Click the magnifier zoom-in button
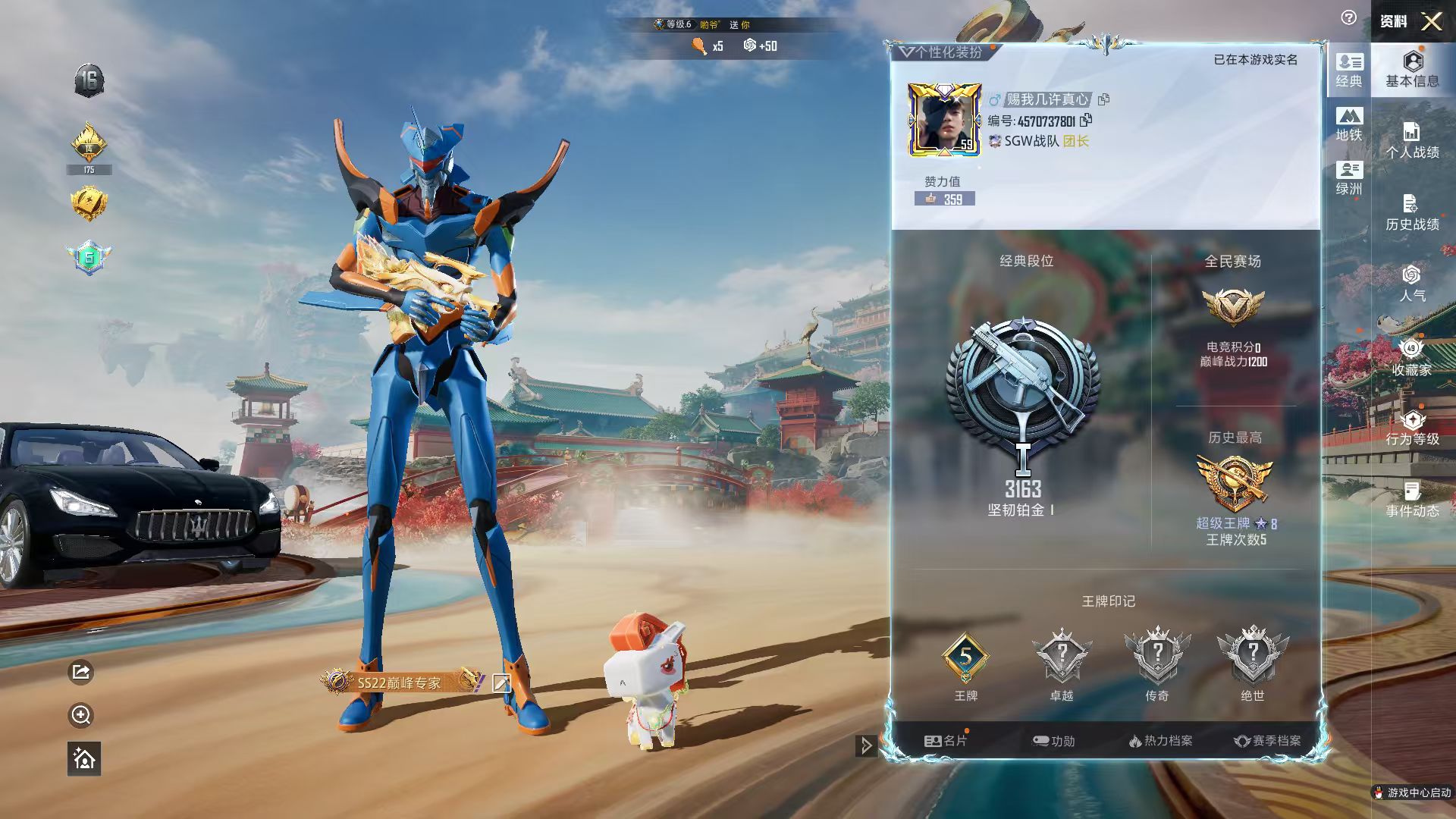Screen dimensions: 1456x819 [x=81, y=715]
